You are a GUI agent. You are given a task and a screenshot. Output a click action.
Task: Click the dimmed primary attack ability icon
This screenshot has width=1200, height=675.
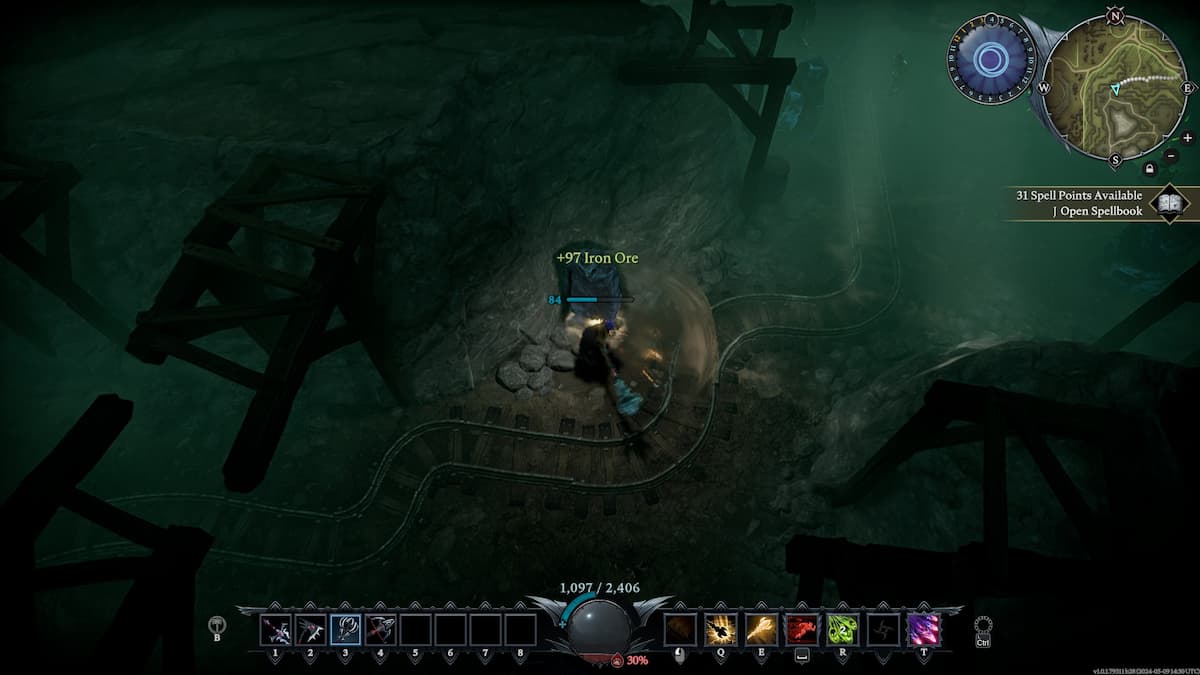coord(680,629)
